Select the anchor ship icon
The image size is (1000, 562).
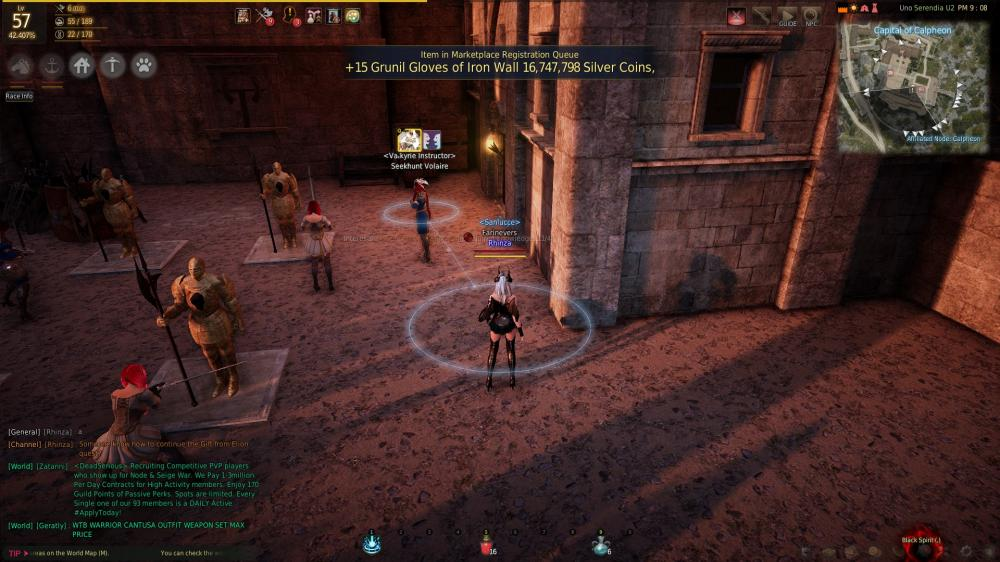point(51,66)
